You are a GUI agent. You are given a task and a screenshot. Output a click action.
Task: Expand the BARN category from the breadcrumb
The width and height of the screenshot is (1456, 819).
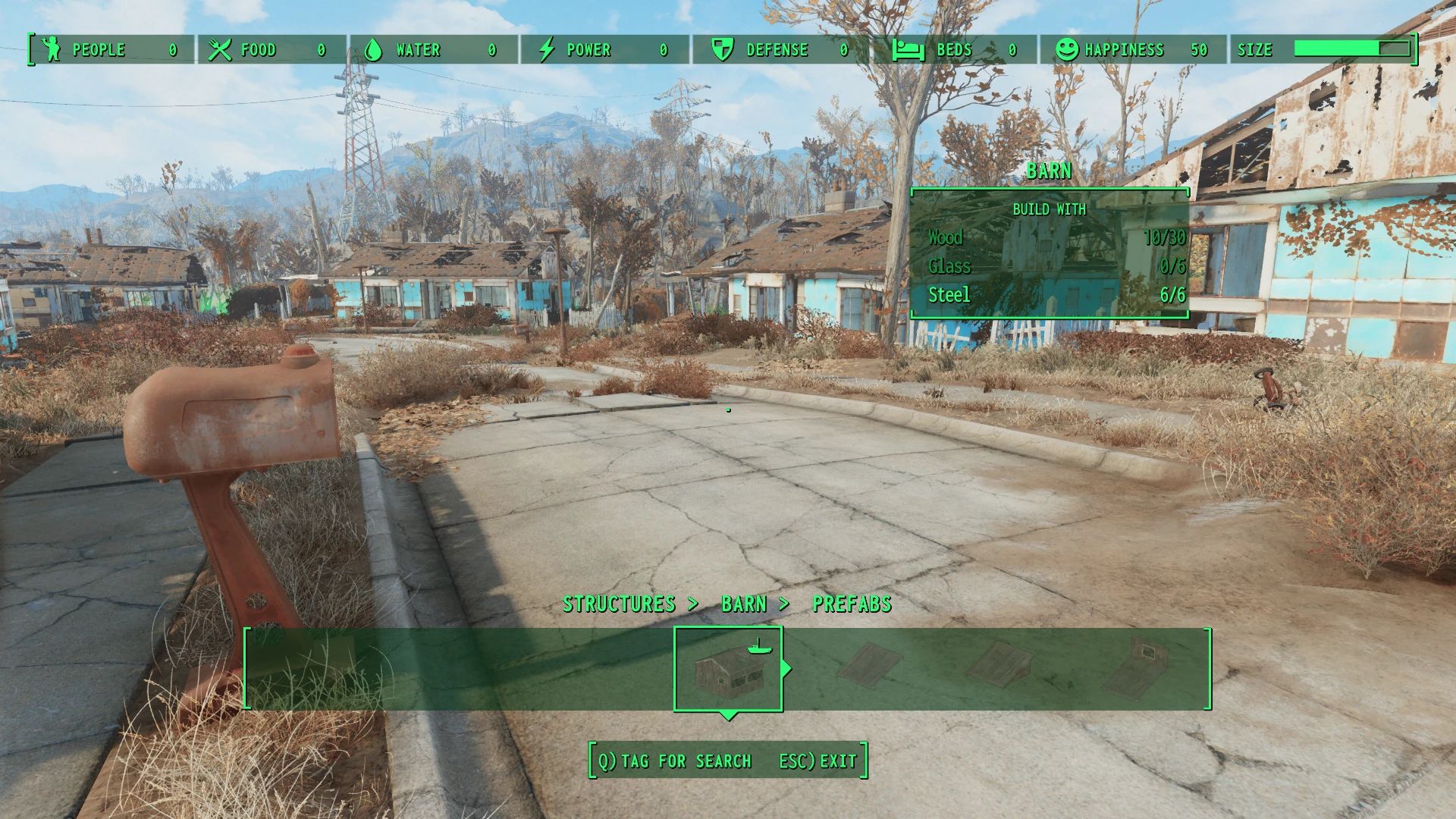pyautogui.click(x=745, y=604)
